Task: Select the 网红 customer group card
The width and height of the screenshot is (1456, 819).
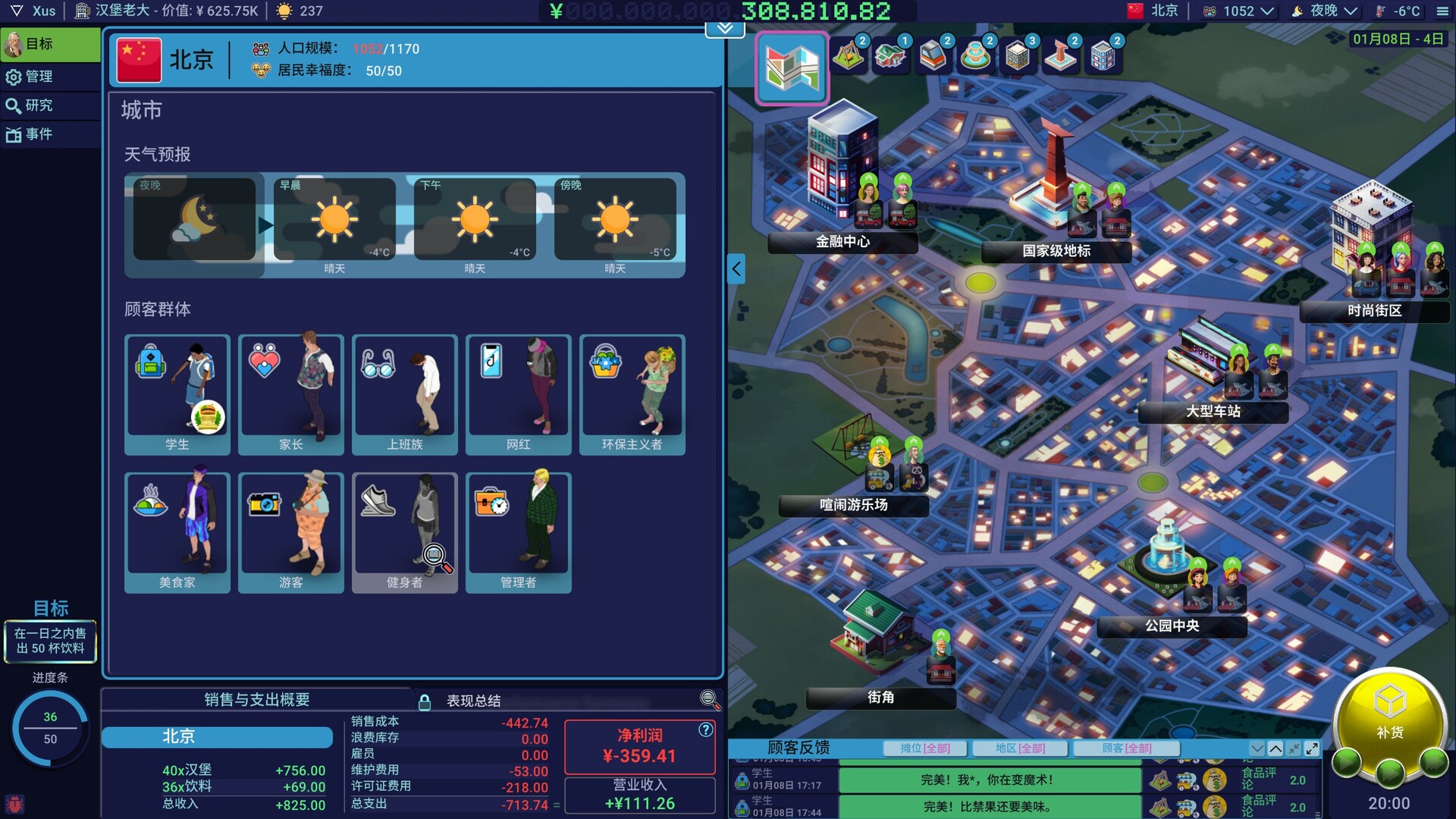Action: [518, 394]
